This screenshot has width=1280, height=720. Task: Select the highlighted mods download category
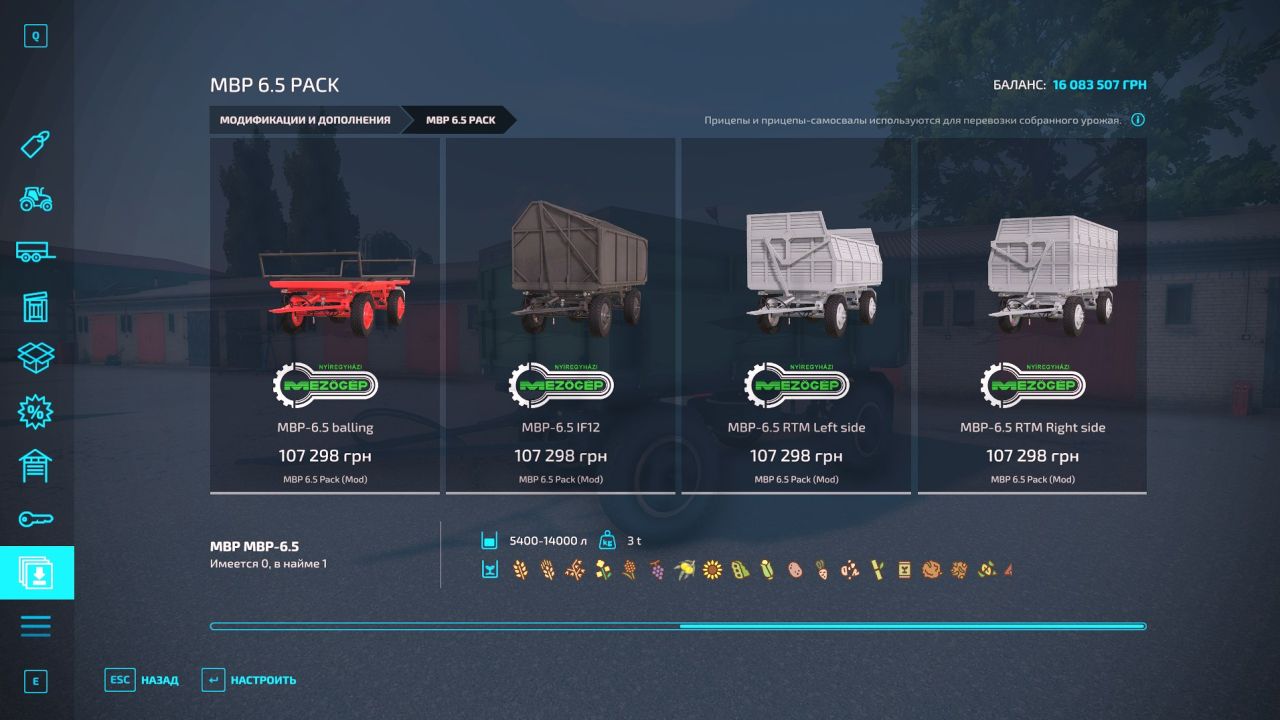[36, 572]
